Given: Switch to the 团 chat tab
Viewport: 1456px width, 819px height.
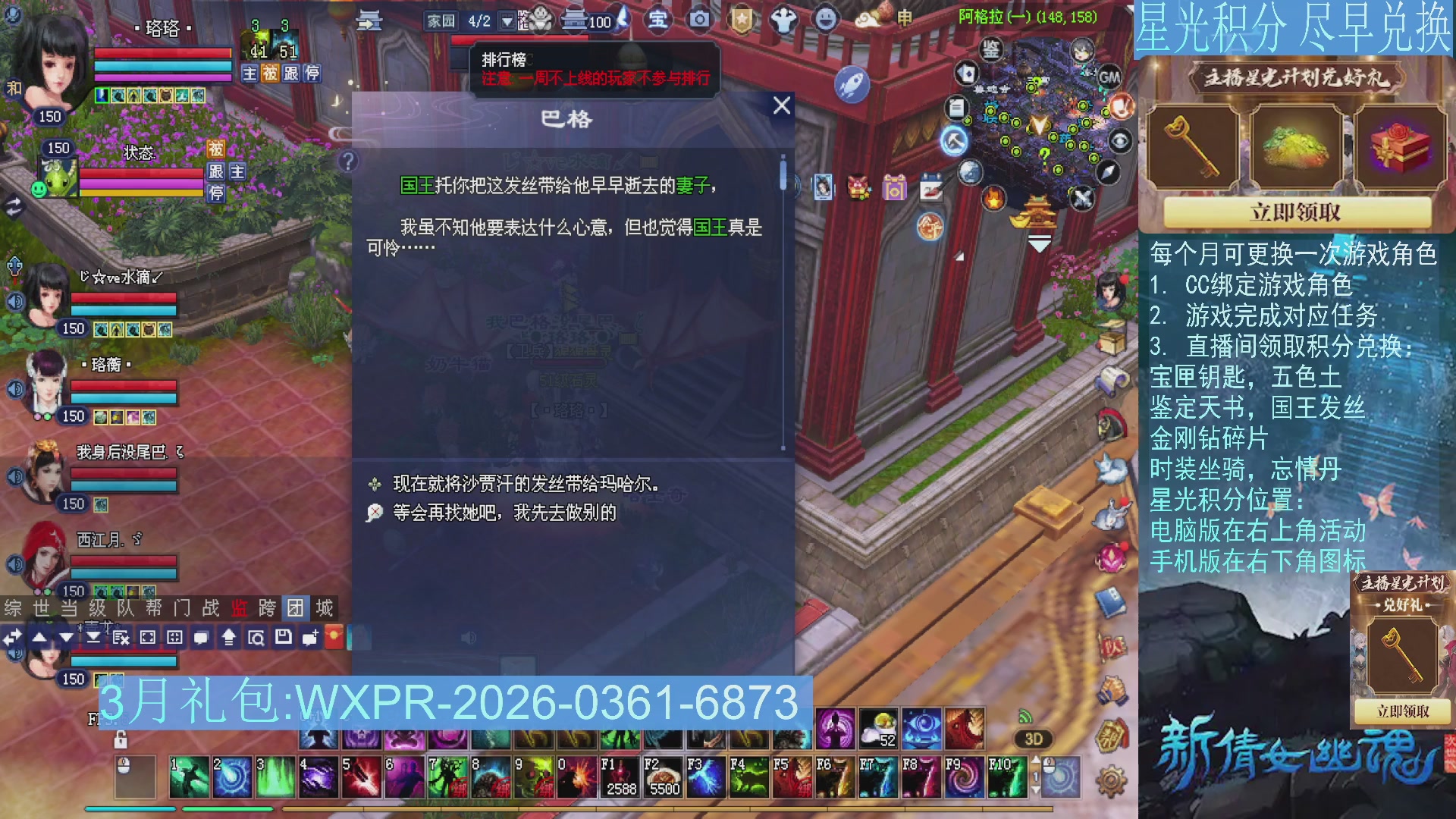Looking at the screenshot, I should (296, 608).
